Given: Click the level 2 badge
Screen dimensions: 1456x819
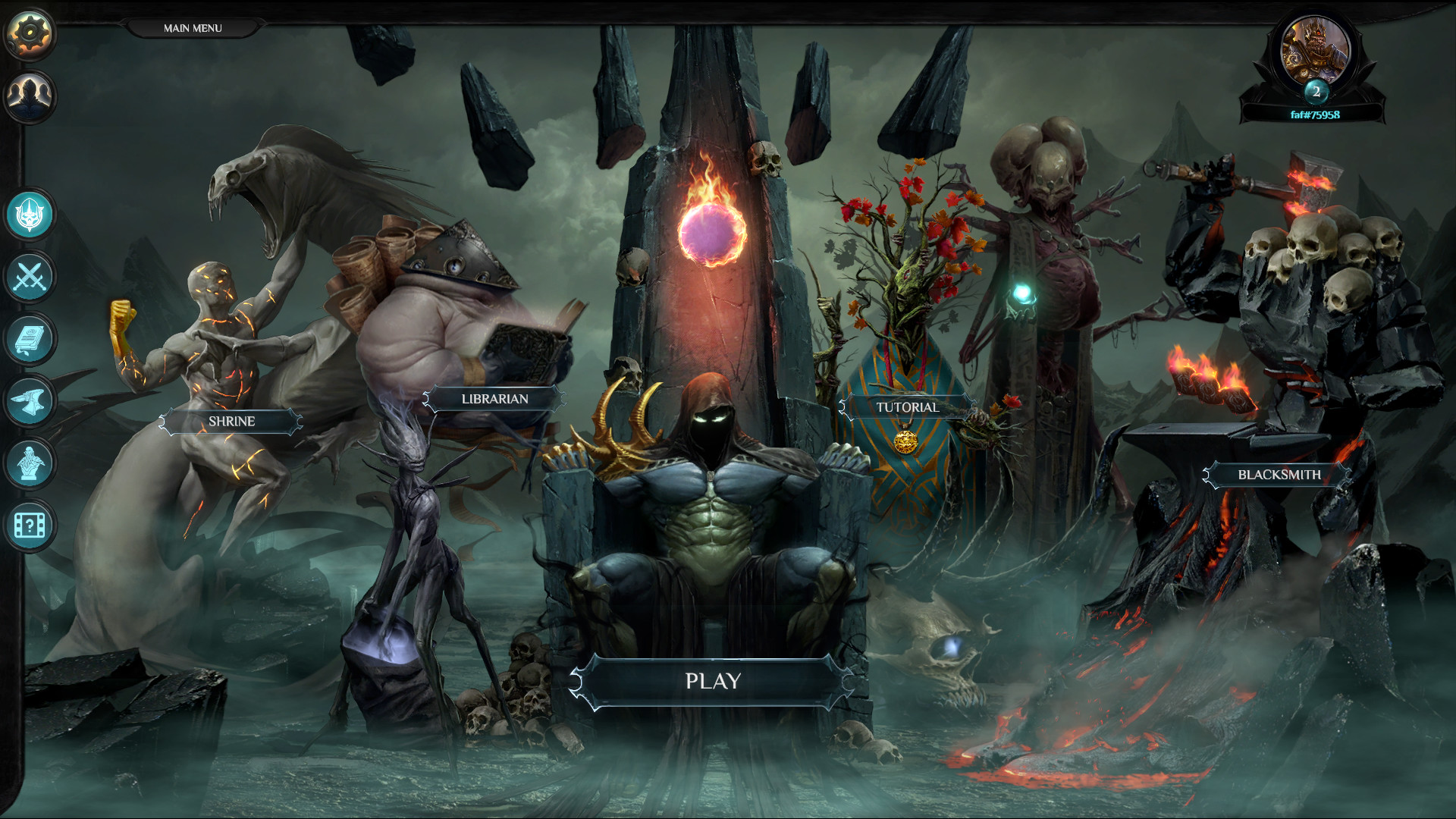Looking at the screenshot, I should 1317,93.
